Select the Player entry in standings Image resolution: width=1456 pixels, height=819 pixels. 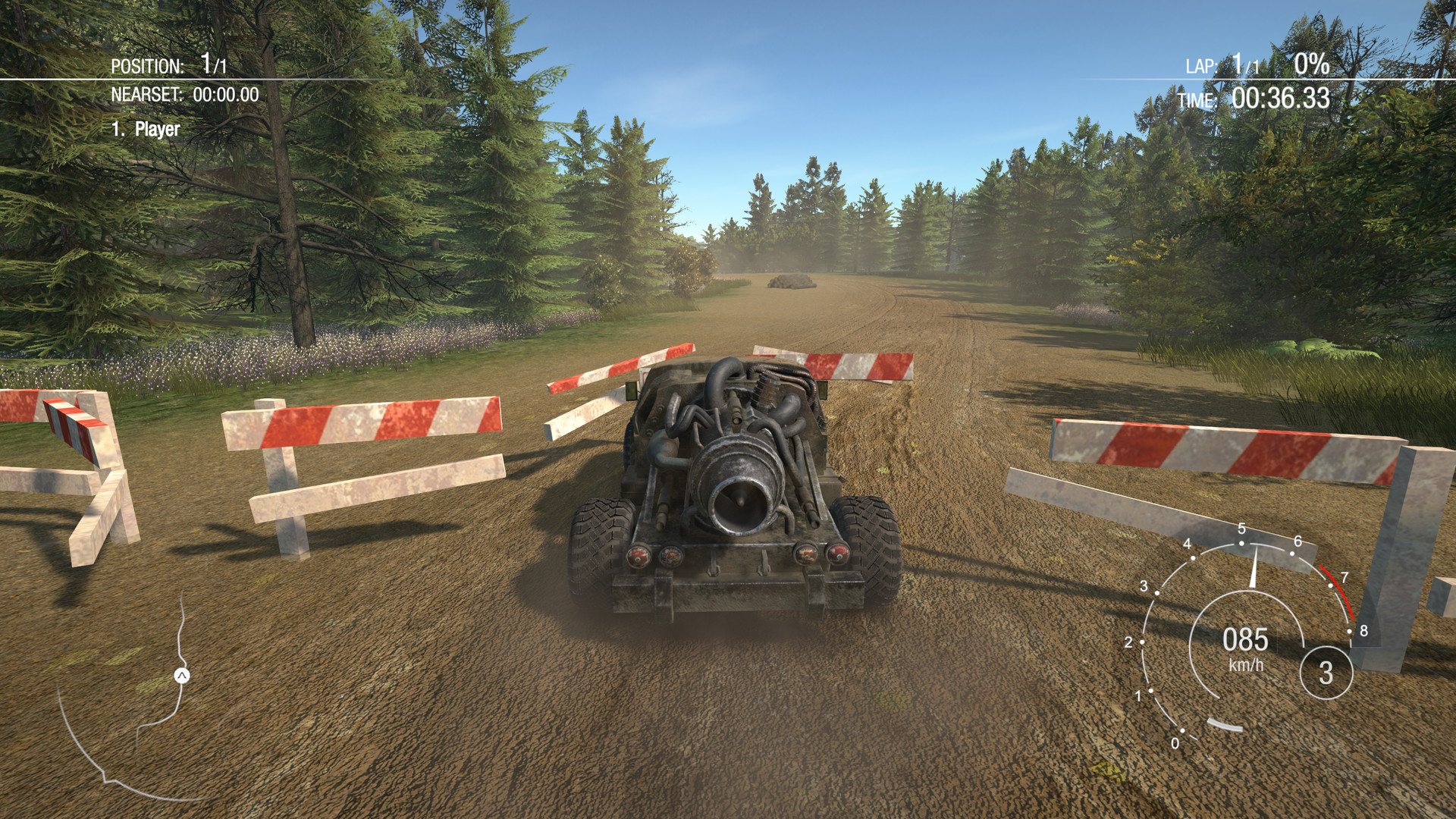146,129
